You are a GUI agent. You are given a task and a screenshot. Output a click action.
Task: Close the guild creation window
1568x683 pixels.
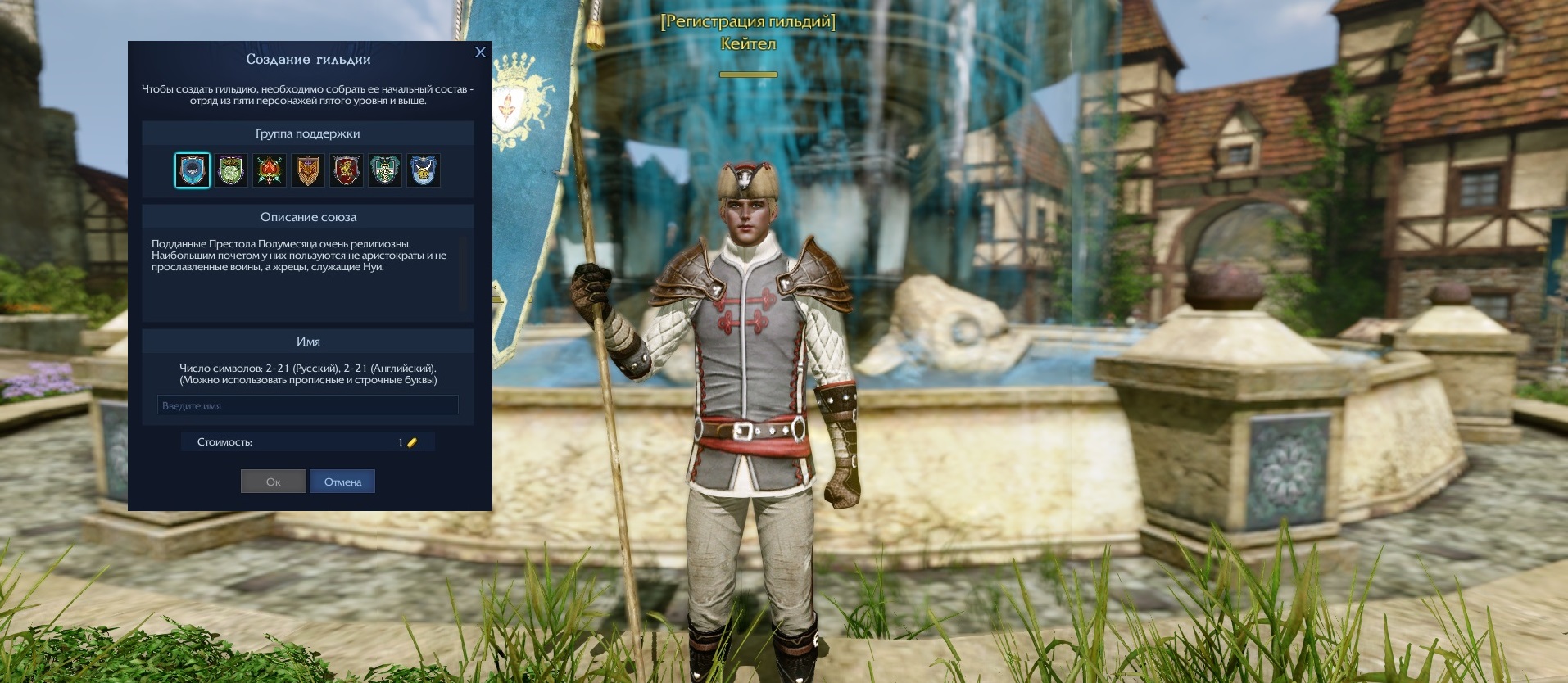(x=480, y=52)
